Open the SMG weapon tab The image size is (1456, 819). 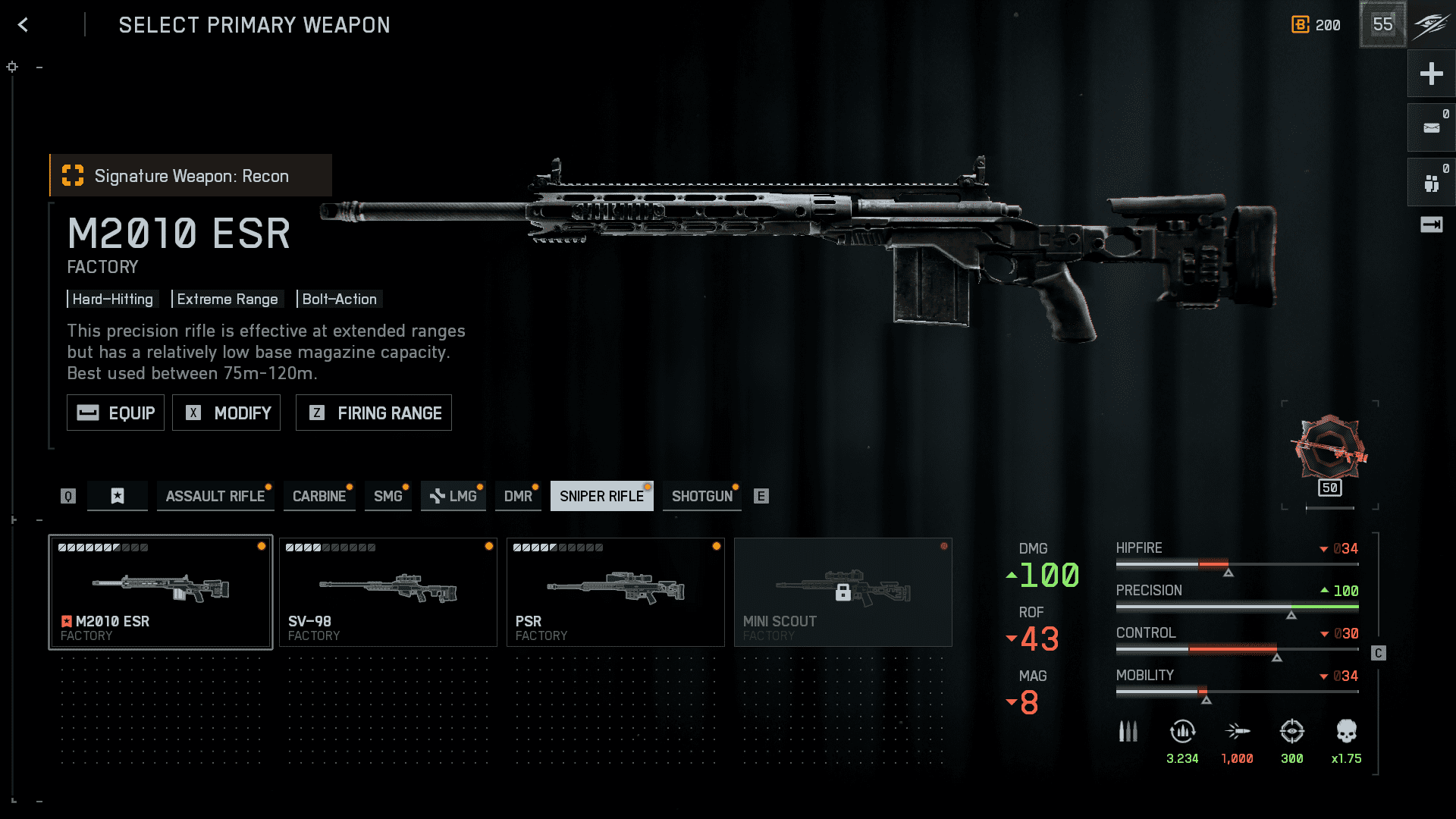click(388, 496)
